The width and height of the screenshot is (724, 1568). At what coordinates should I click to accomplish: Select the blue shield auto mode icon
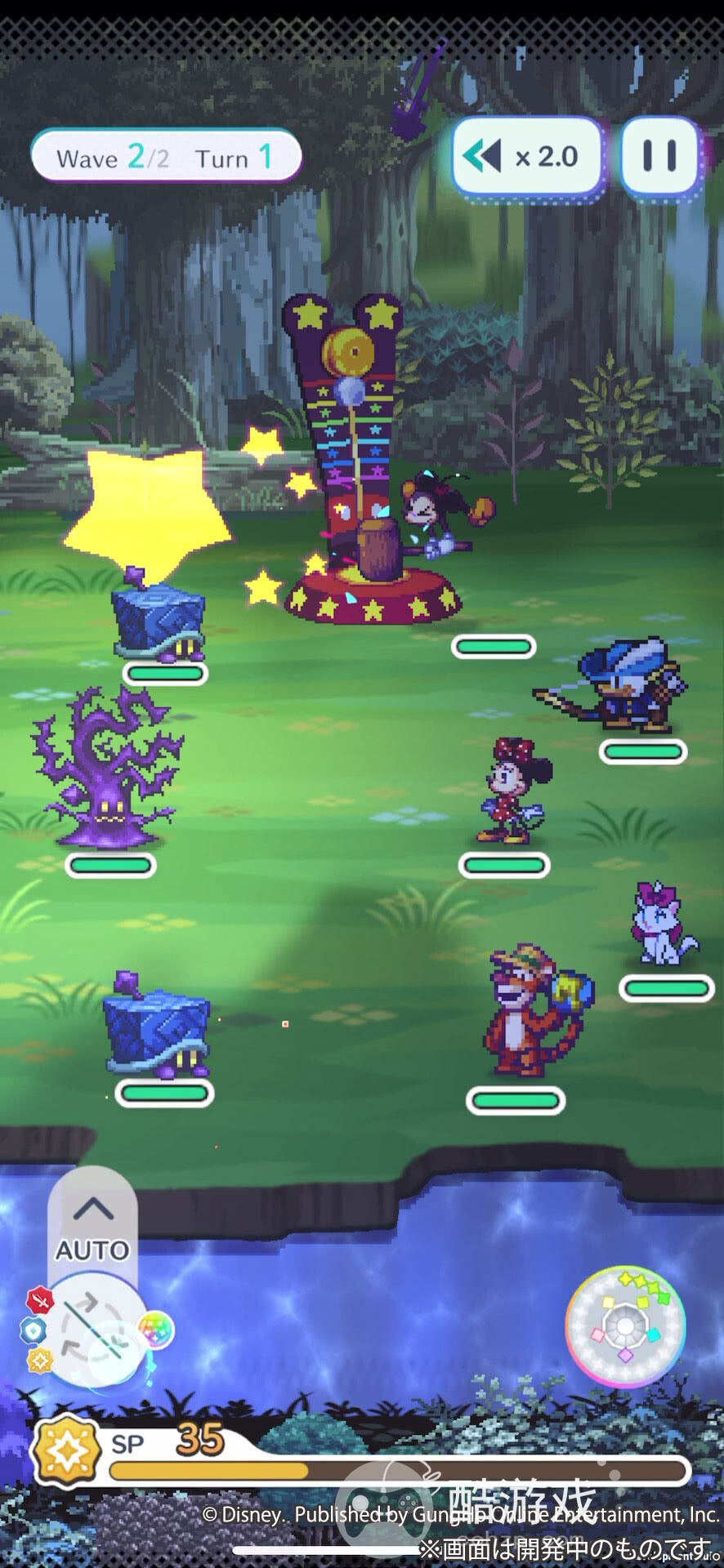(33, 1331)
